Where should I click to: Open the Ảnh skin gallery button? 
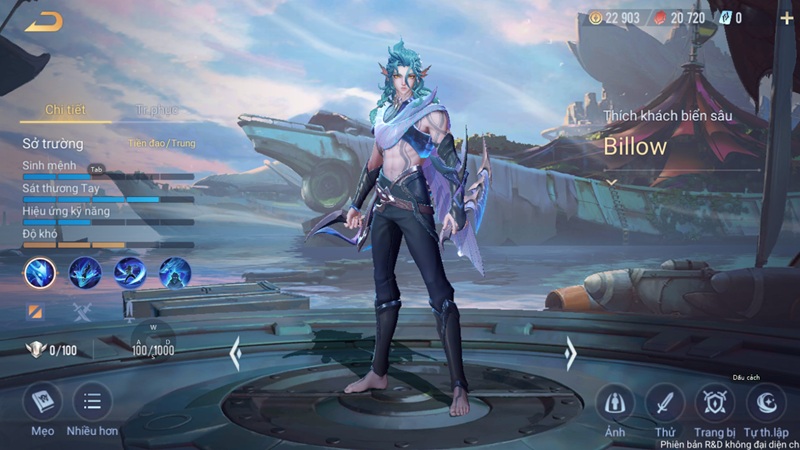point(615,403)
